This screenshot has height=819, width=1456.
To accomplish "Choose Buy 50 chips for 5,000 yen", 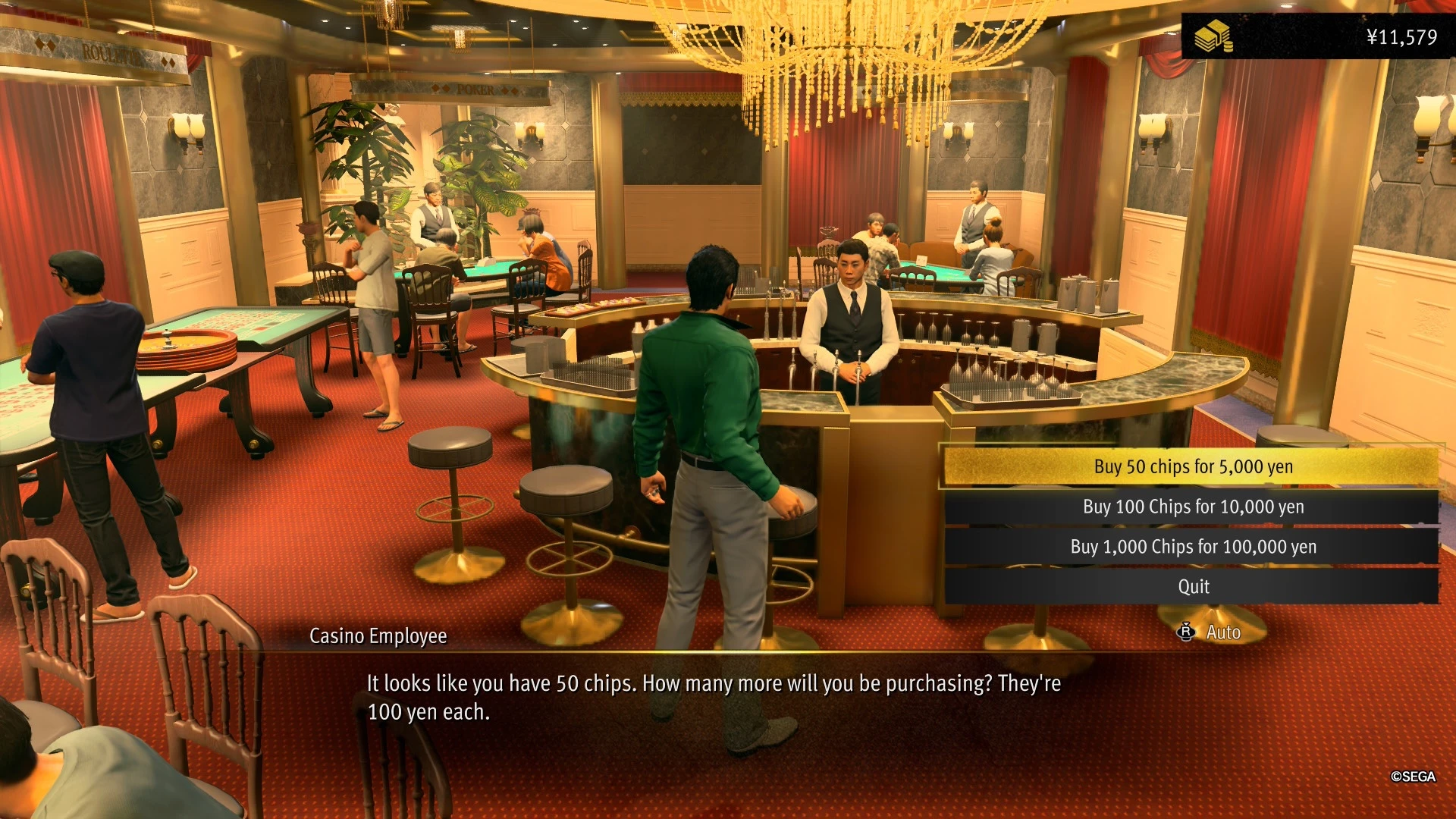I will pyautogui.click(x=1192, y=466).
